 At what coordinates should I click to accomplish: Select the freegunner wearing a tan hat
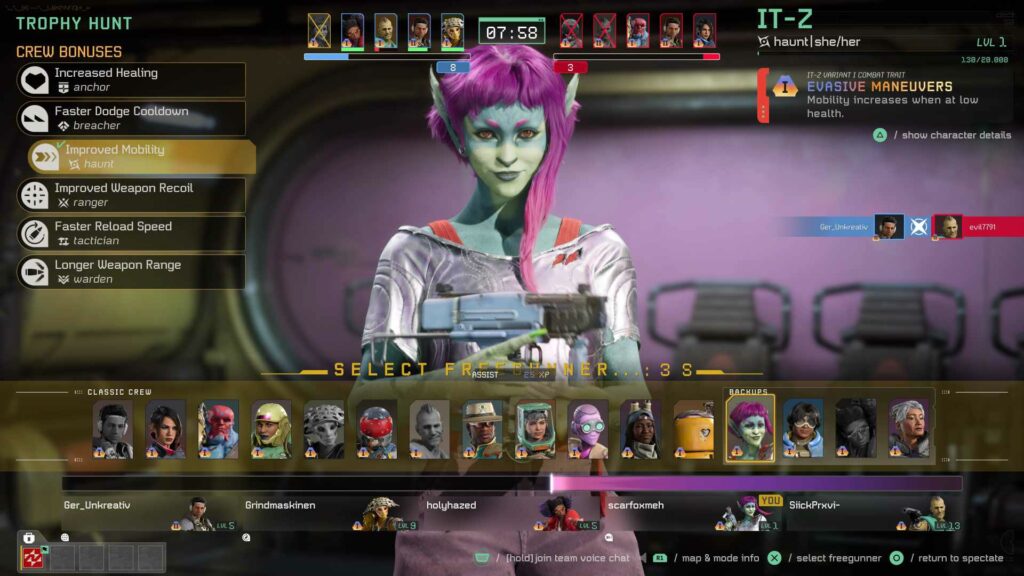483,430
